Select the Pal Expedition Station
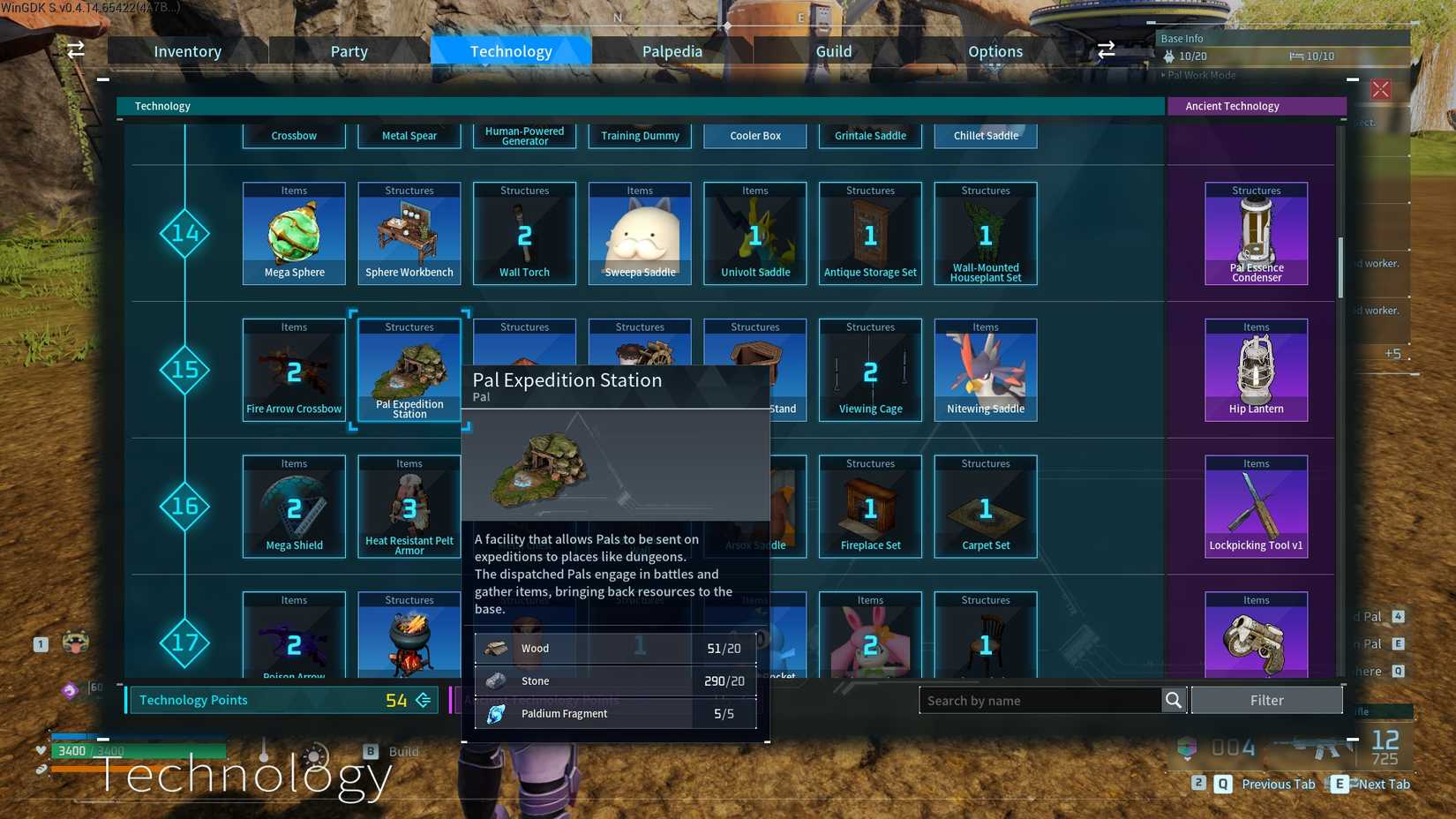1456x819 pixels. 409,369
